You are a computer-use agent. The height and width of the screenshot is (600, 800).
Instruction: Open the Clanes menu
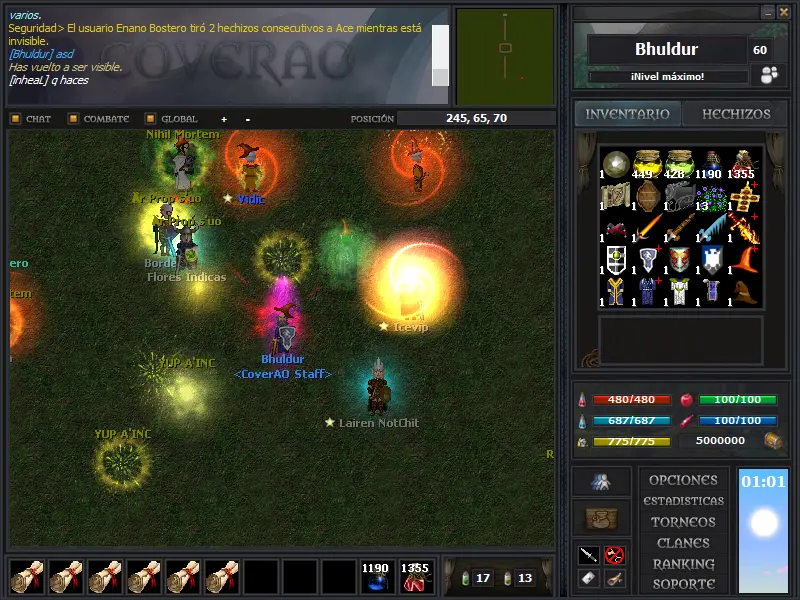(x=683, y=543)
